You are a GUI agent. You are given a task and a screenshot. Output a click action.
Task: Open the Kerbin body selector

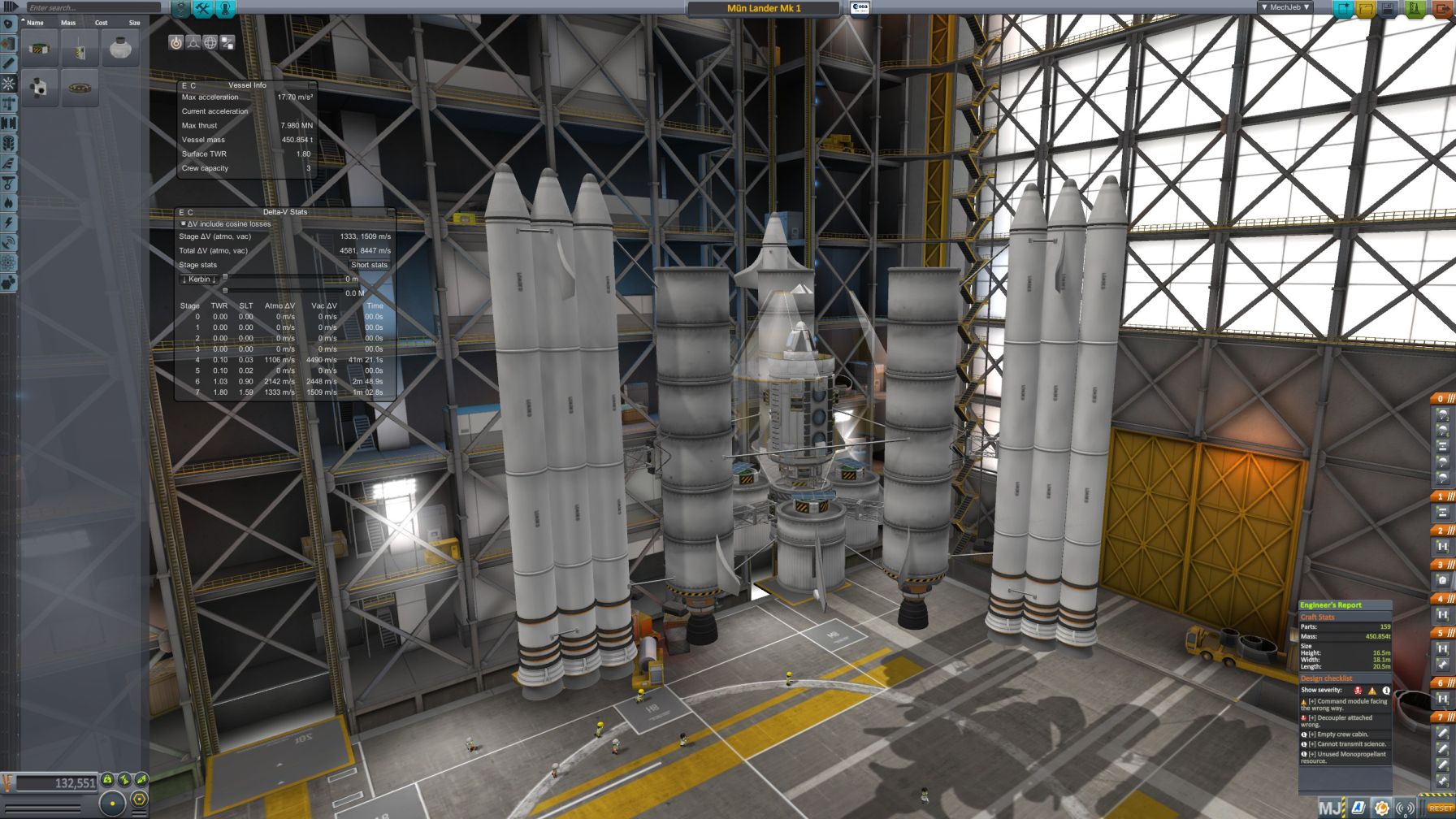[x=198, y=279]
